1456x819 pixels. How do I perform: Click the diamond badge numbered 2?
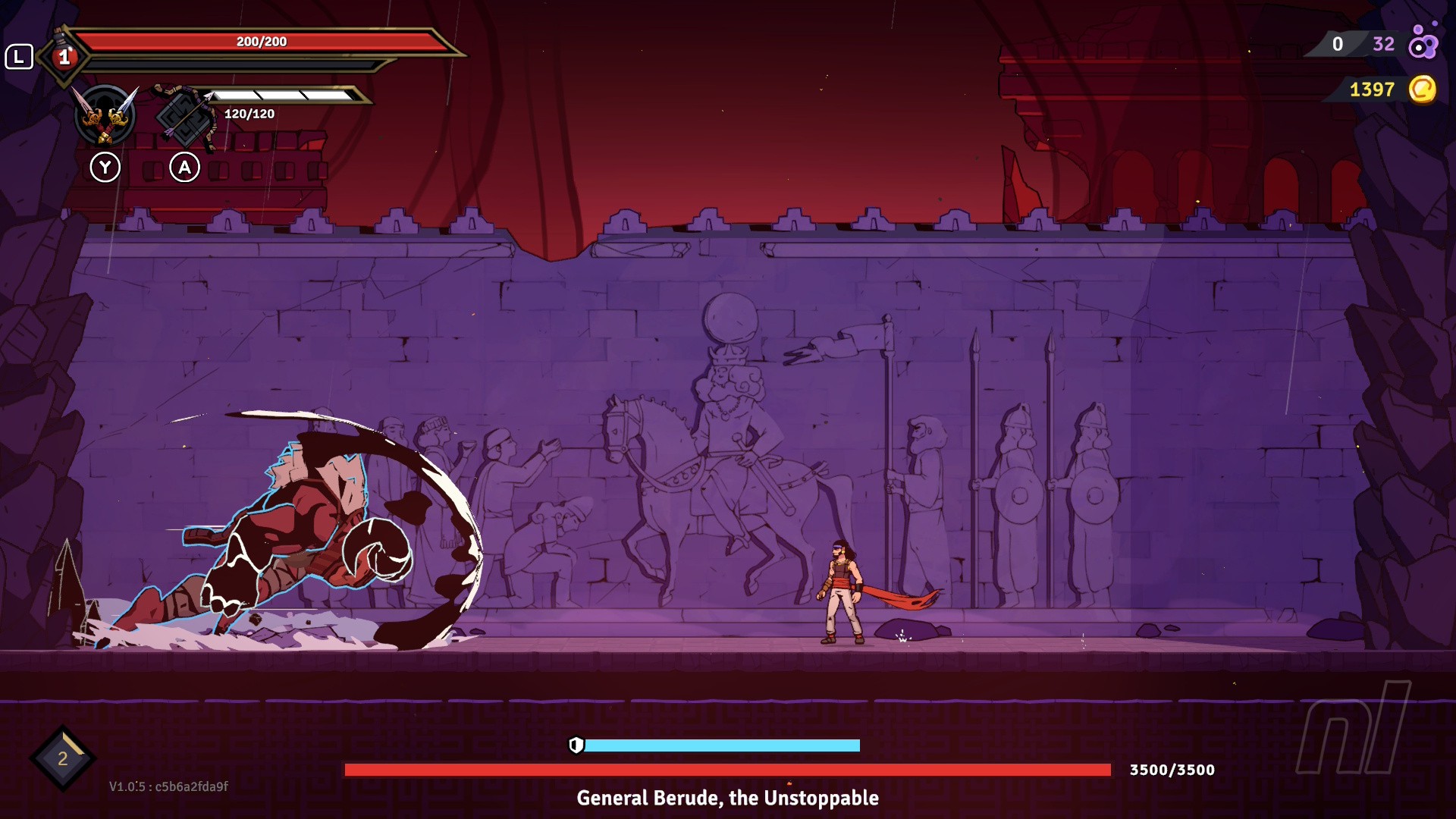(x=63, y=758)
